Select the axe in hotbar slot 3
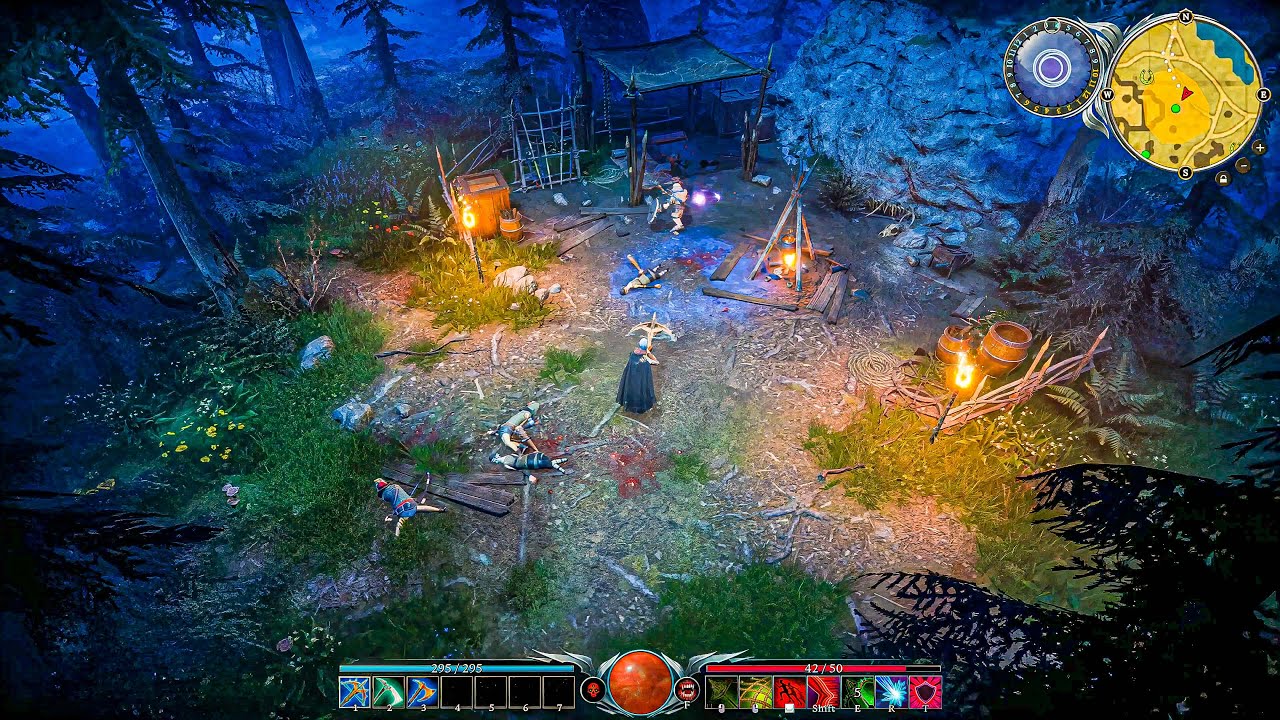The image size is (1280, 720). [423, 692]
